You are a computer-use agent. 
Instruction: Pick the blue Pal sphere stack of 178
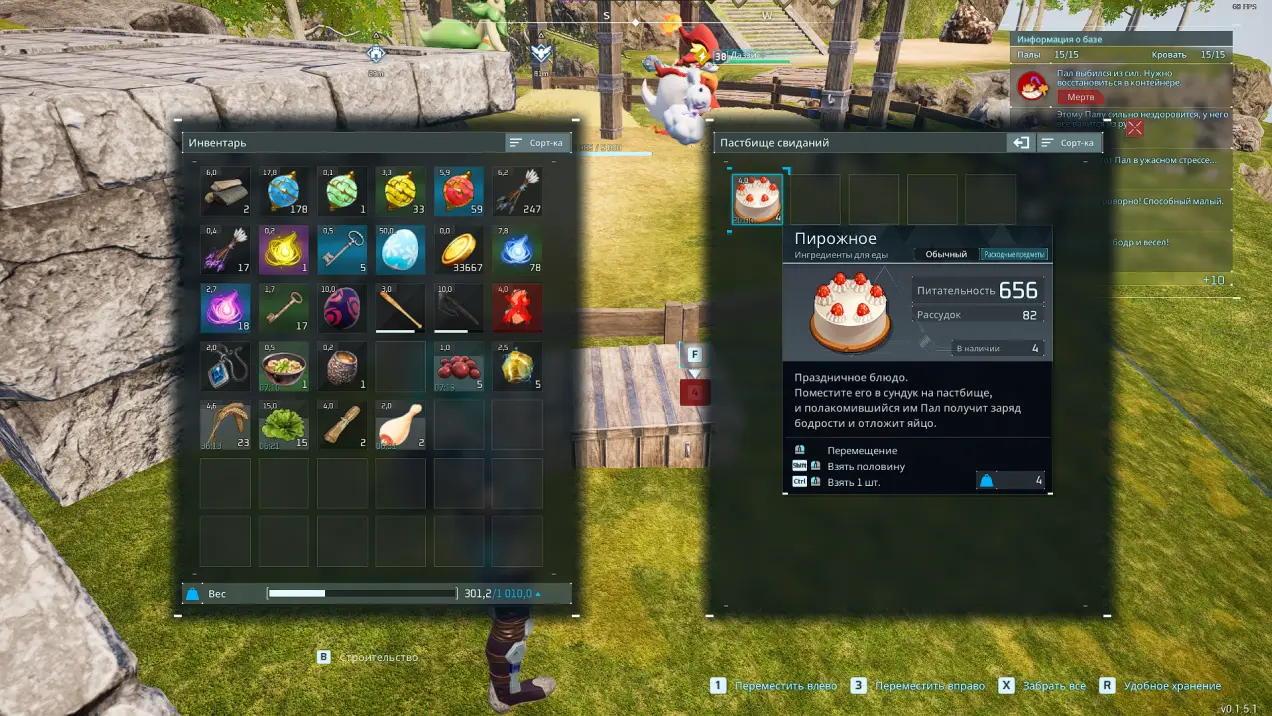tap(284, 192)
